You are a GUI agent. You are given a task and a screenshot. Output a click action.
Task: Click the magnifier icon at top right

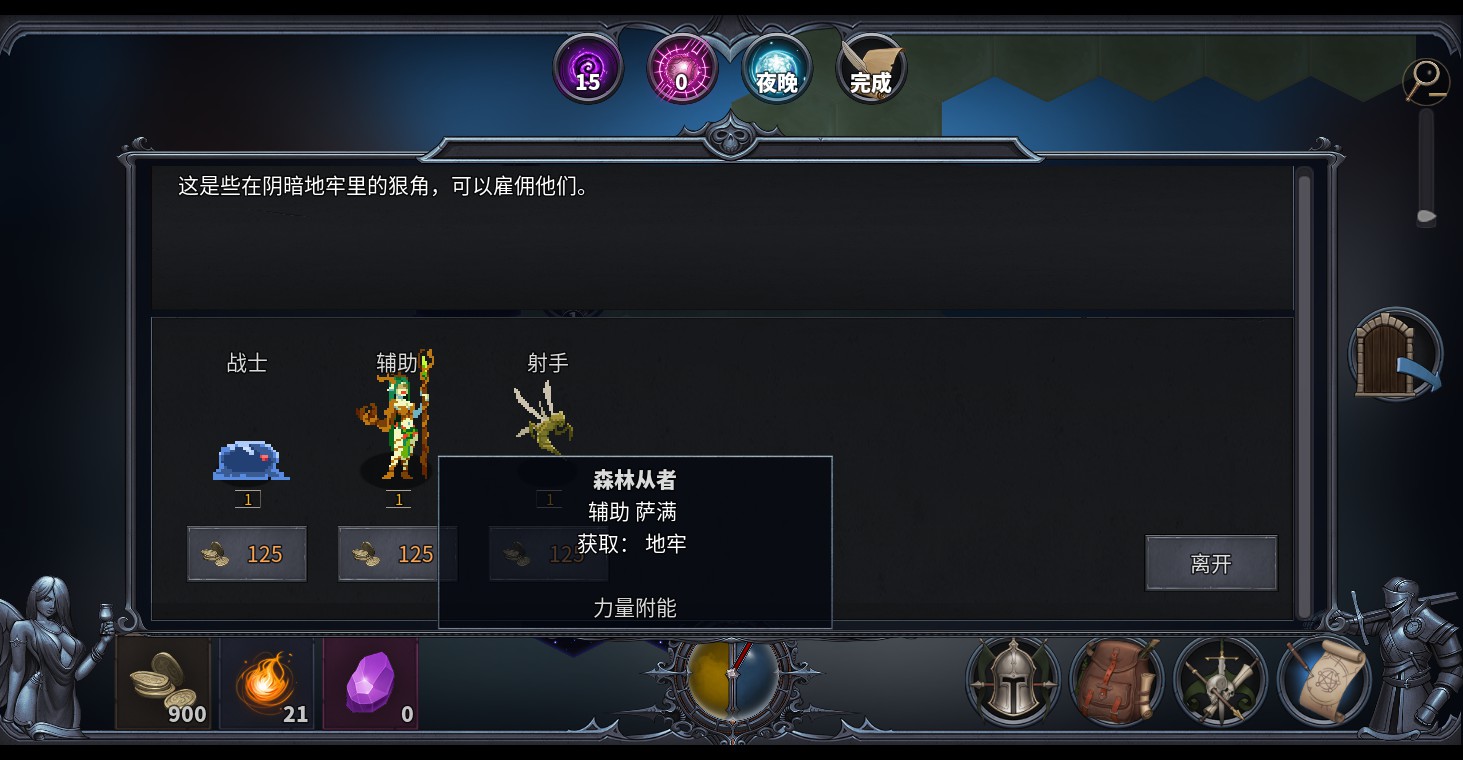point(1426,82)
